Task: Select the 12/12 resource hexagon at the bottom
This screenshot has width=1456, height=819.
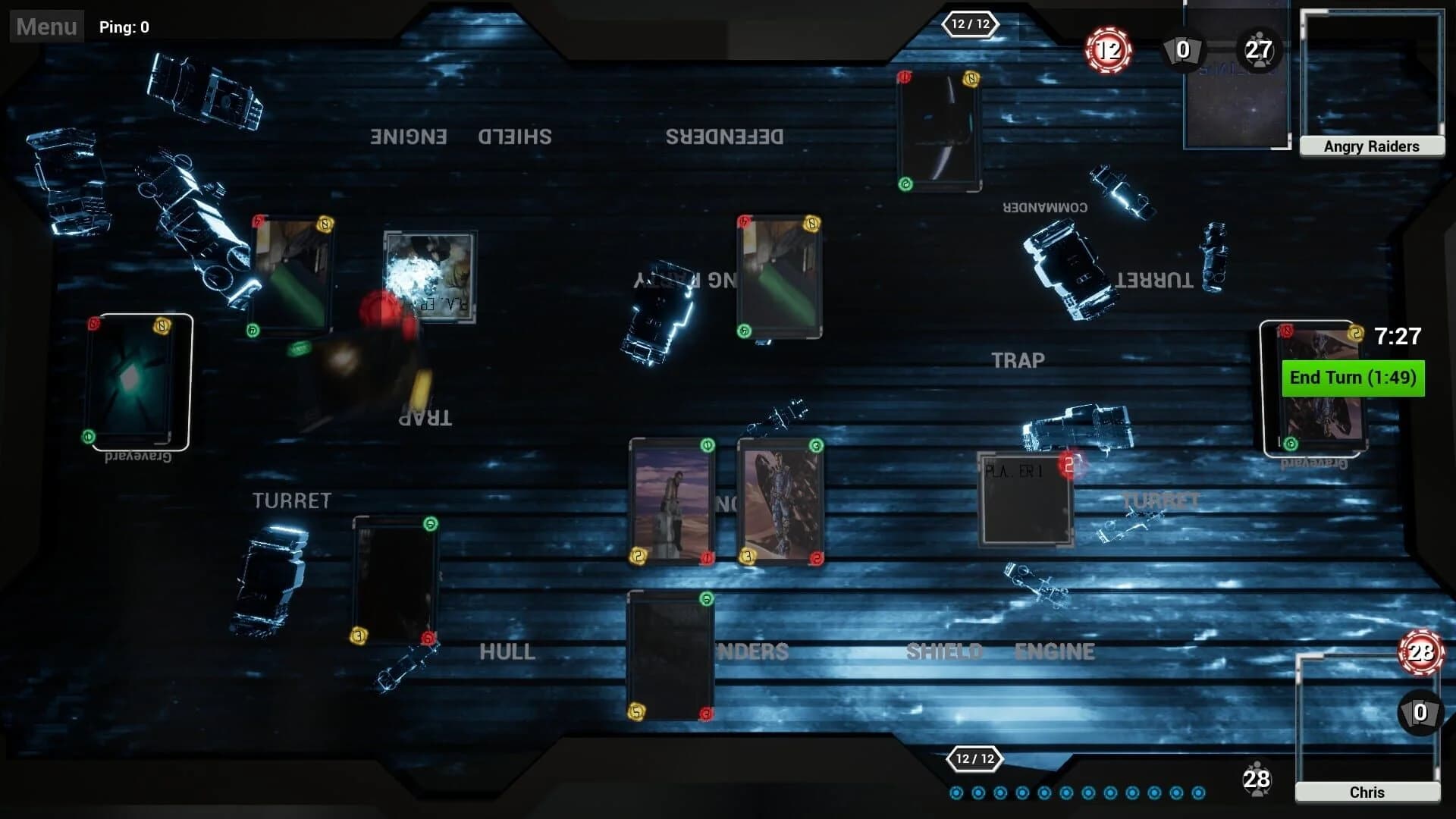Action: click(977, 758)
